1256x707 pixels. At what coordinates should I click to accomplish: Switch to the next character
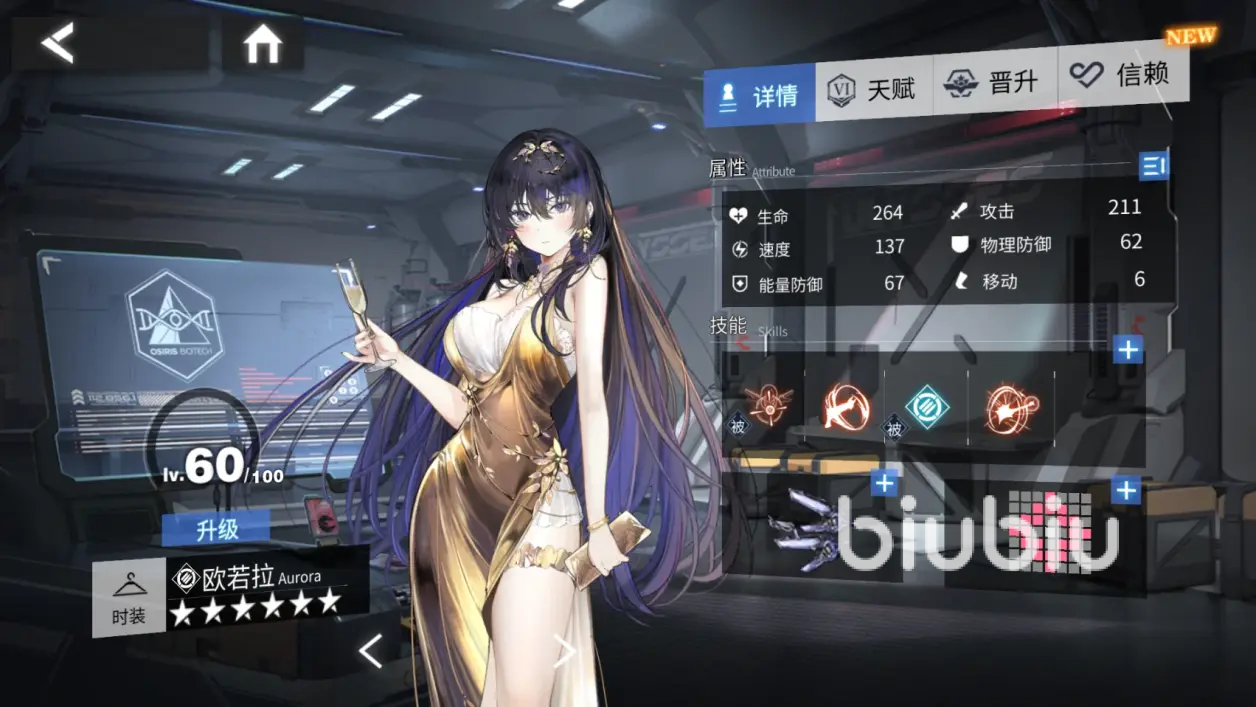[x=565, y=652]
